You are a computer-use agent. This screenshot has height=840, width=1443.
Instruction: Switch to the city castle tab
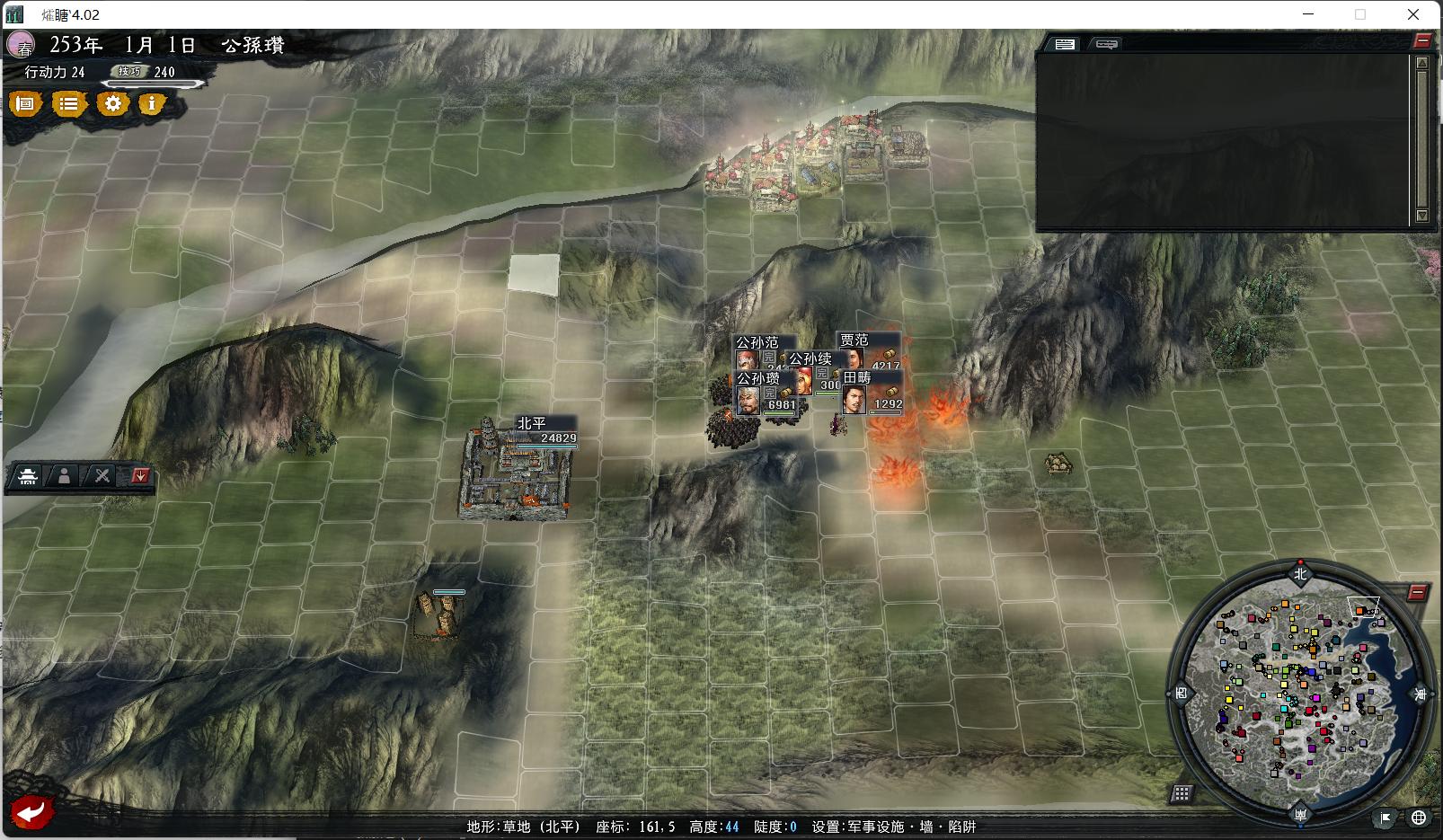28,476
